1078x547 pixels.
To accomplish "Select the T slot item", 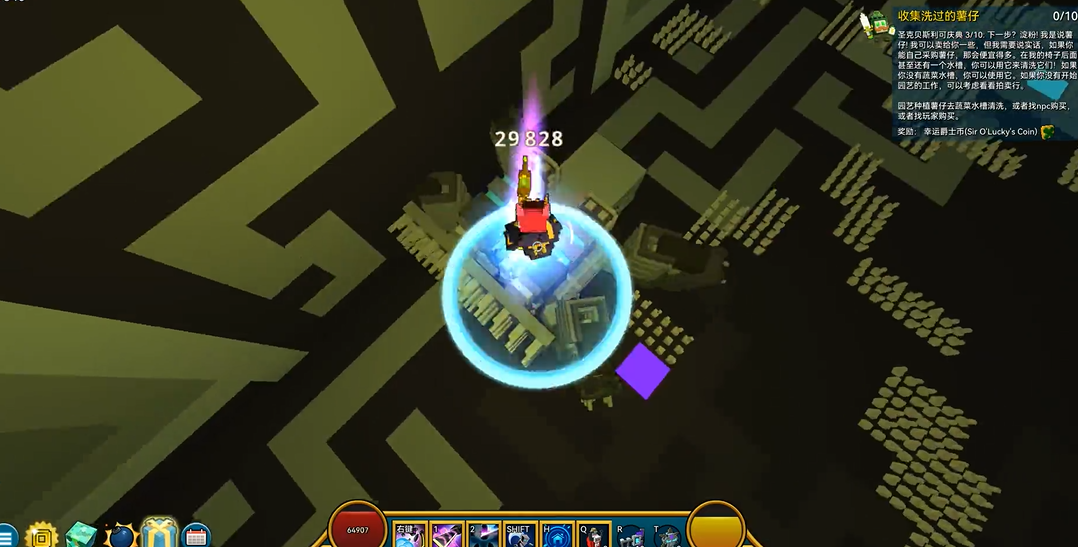I will [x=666, y=536].
